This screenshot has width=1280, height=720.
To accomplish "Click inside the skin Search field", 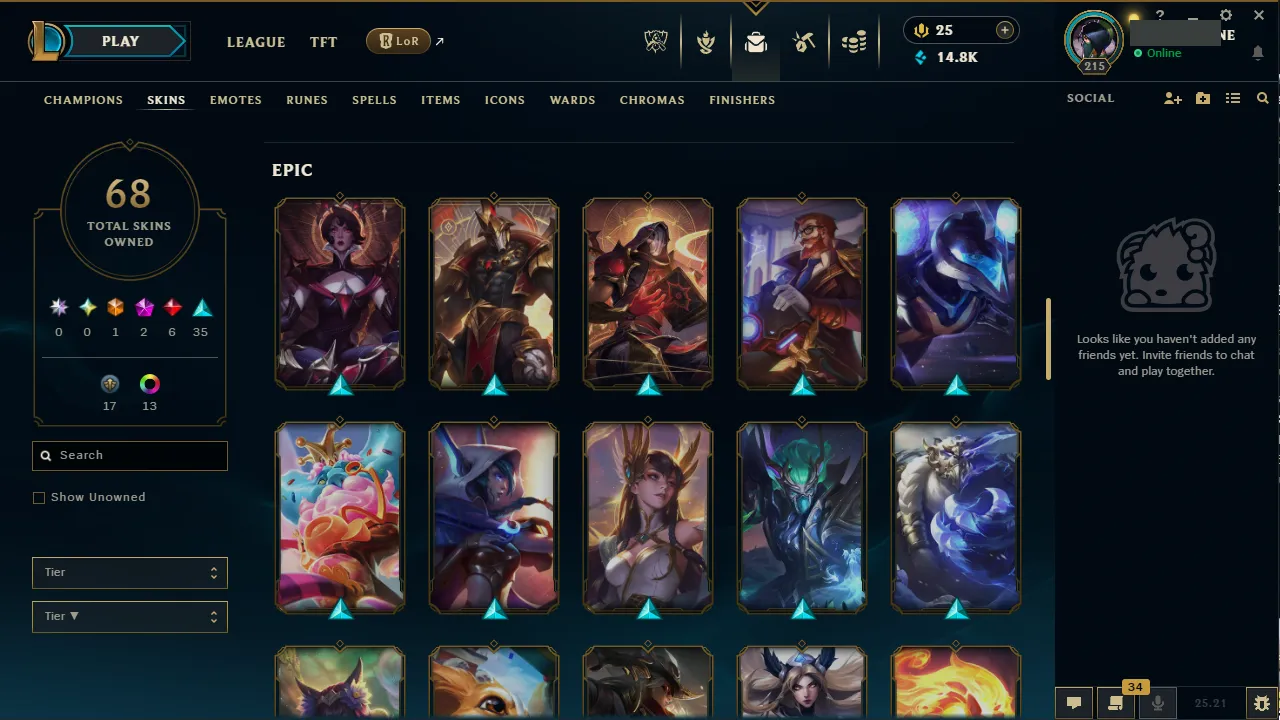I will click(129, 455).
